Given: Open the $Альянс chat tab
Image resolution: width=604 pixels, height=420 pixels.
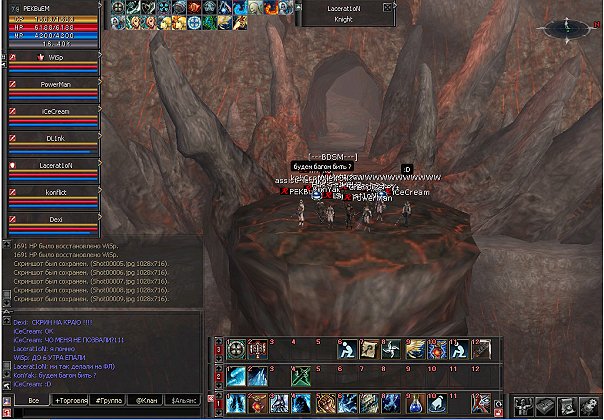Looking at the screenshot, I should 184,400.
